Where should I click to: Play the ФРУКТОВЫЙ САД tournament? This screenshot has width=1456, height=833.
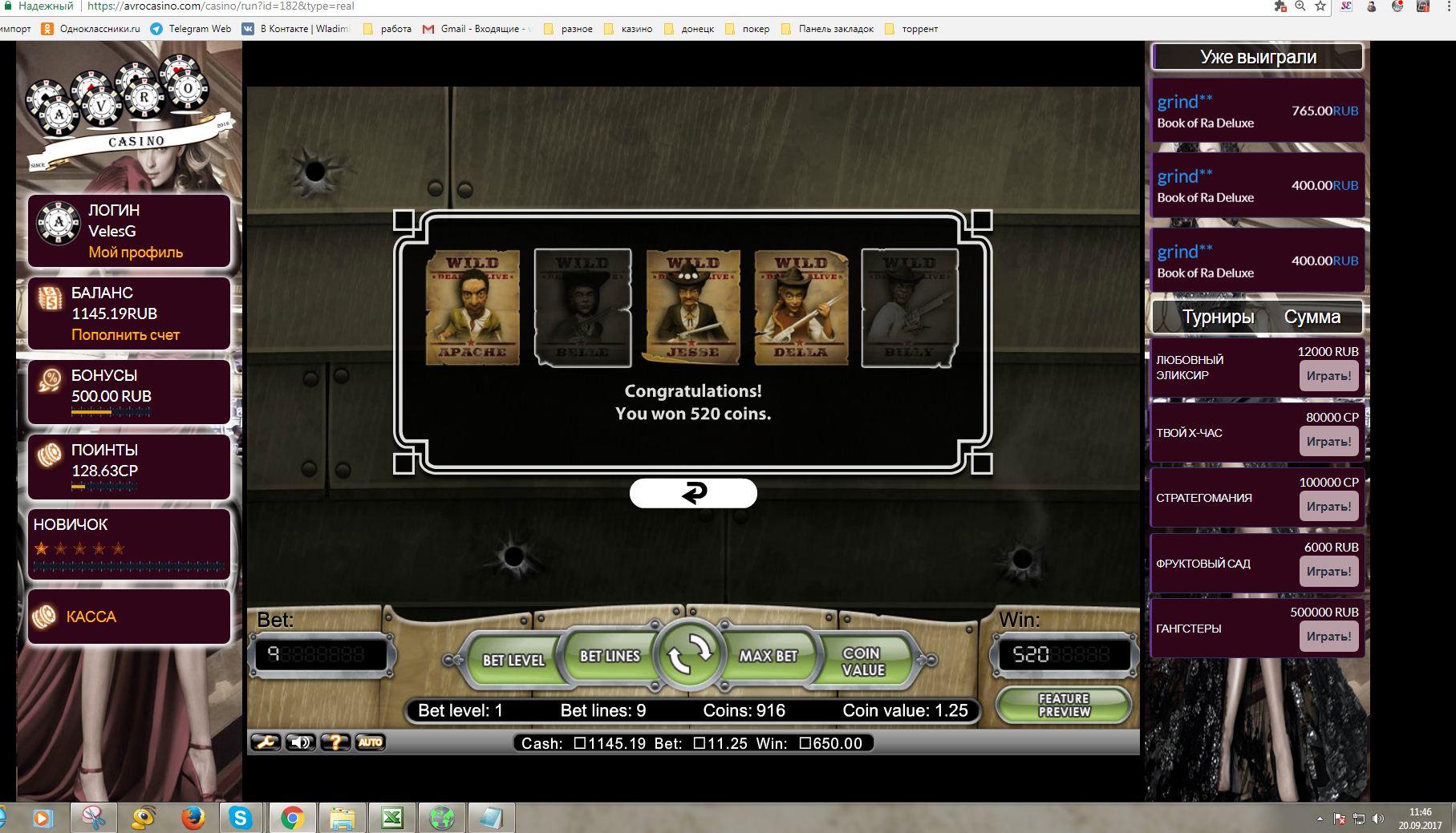click(x=1328, y=572)
